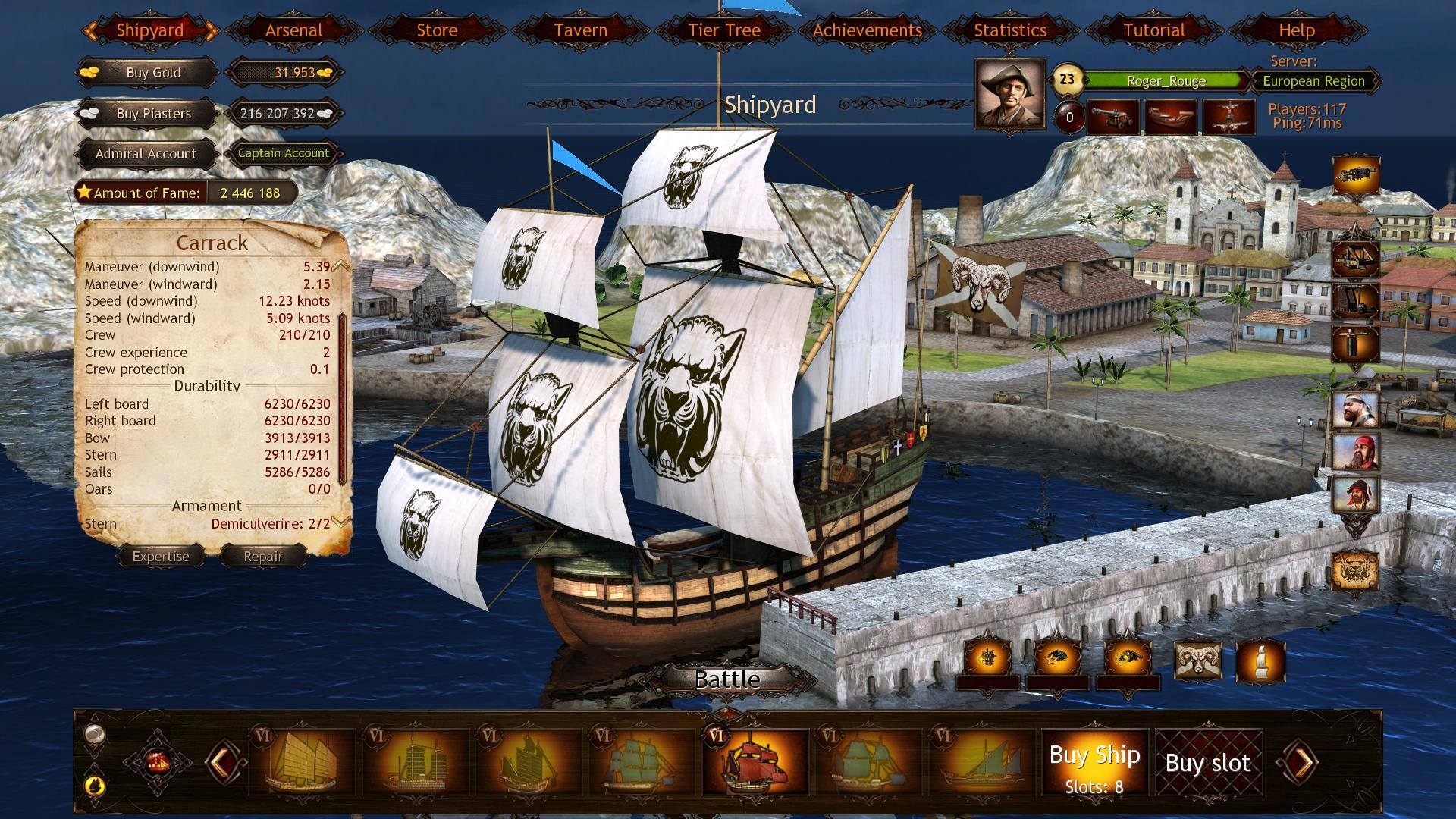The height and width of the screenshot is (819, 1456).
Task: Select the mast equipment icon on the right
Action: point(1355,301)
